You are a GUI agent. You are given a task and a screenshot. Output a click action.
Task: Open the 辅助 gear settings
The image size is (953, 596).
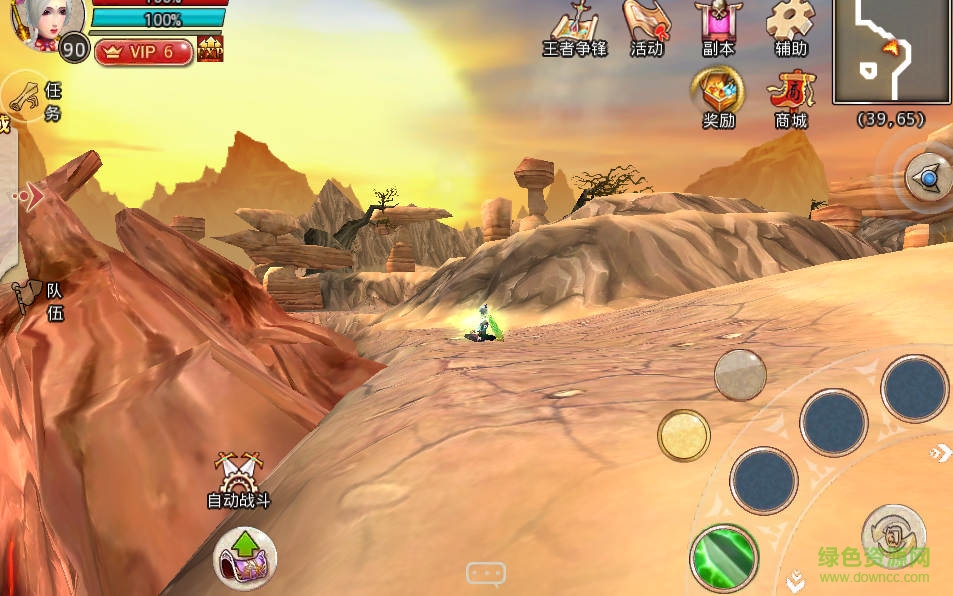tap(791, 28)
